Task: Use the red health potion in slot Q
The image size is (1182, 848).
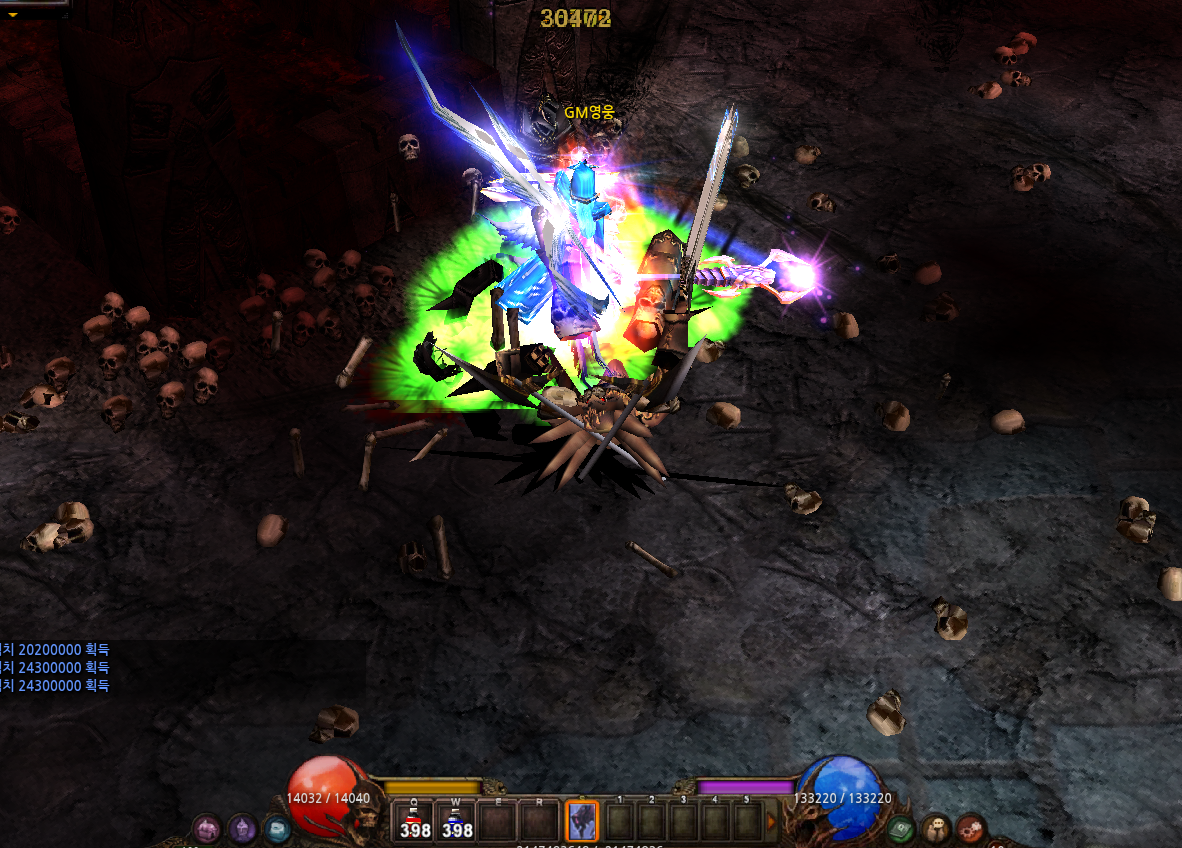Action: click(415, 822)
